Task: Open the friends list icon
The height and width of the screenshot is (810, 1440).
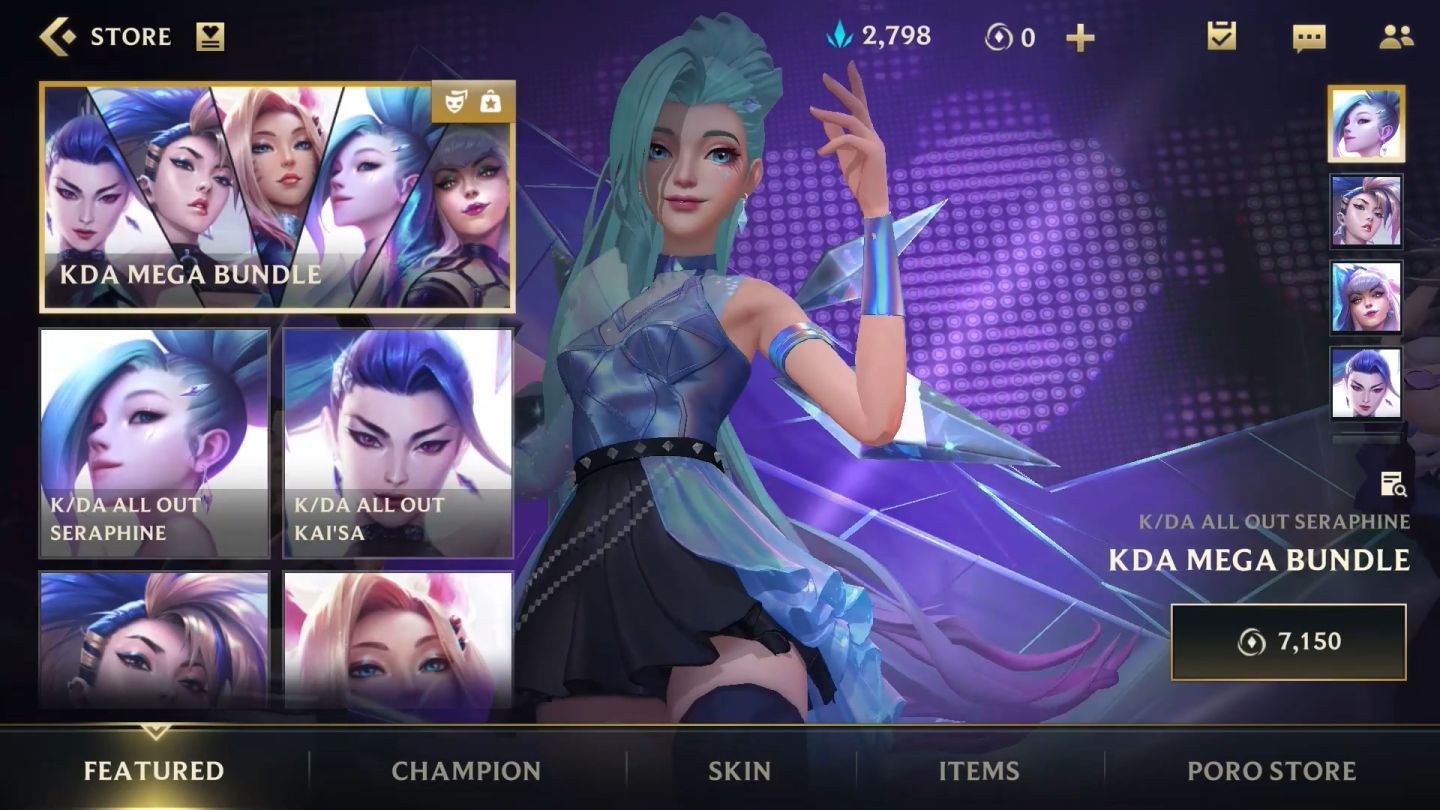Action: (x=1395, y=37)
